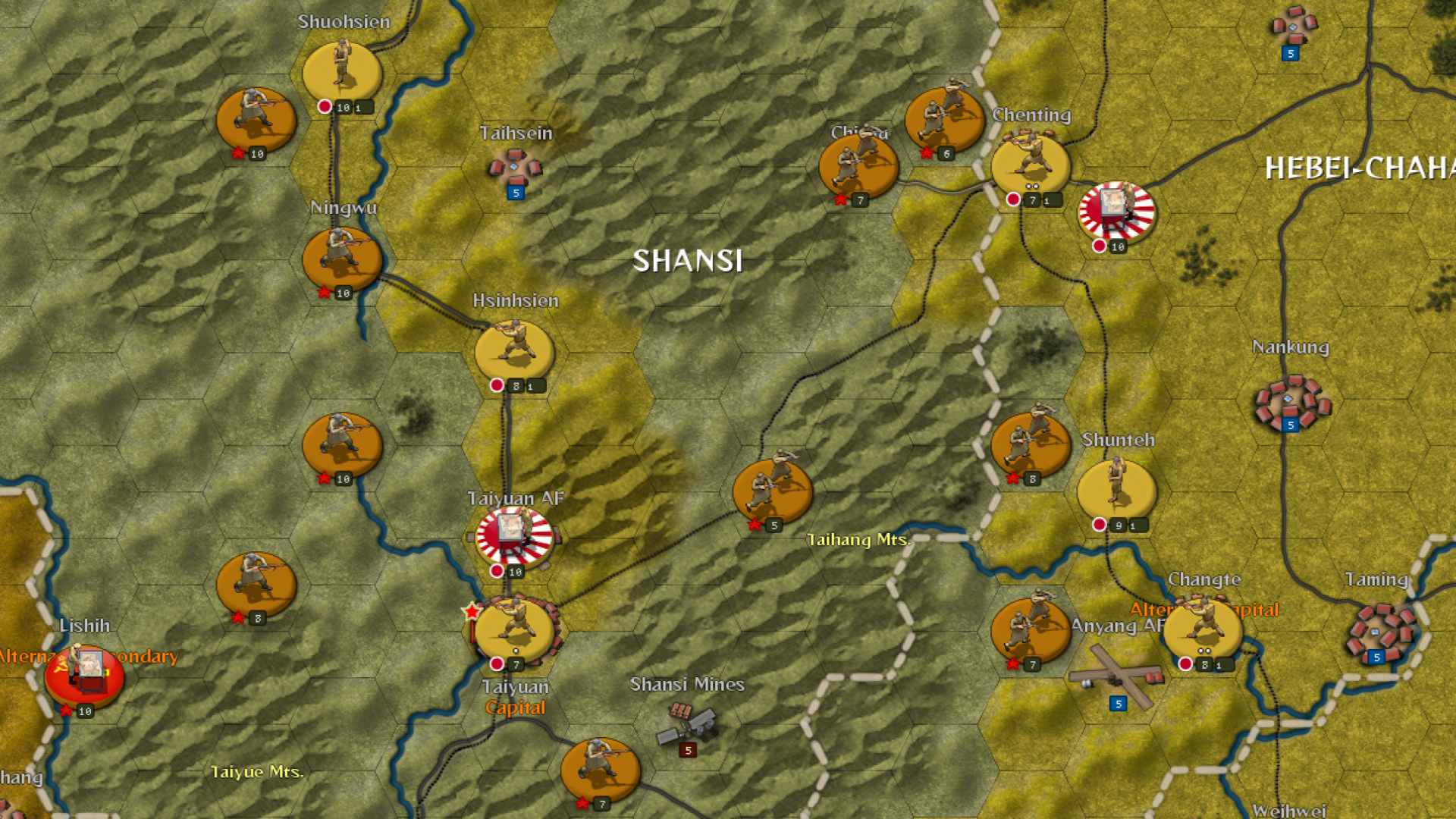1456x819 pixels.
Task: Click the garrison strength 5 badge at Nankung
Action: (x=1289, y=425)
